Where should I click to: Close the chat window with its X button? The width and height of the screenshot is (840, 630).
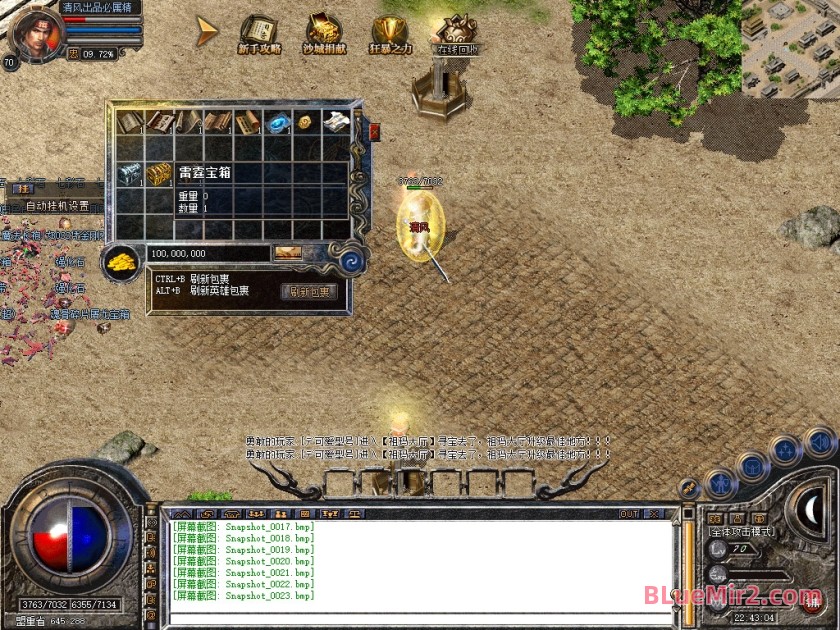653,514
